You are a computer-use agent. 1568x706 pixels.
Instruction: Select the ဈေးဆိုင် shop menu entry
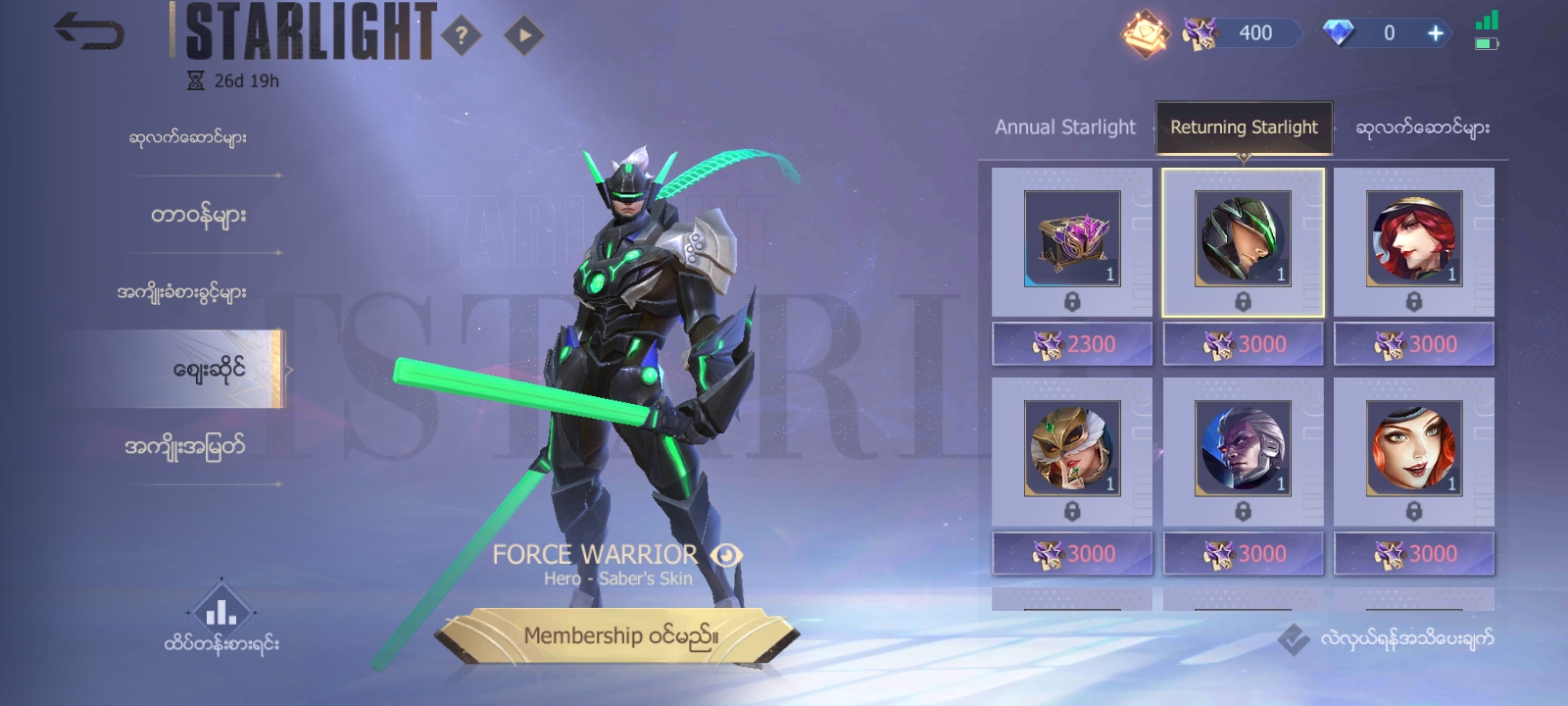point(208,370)
